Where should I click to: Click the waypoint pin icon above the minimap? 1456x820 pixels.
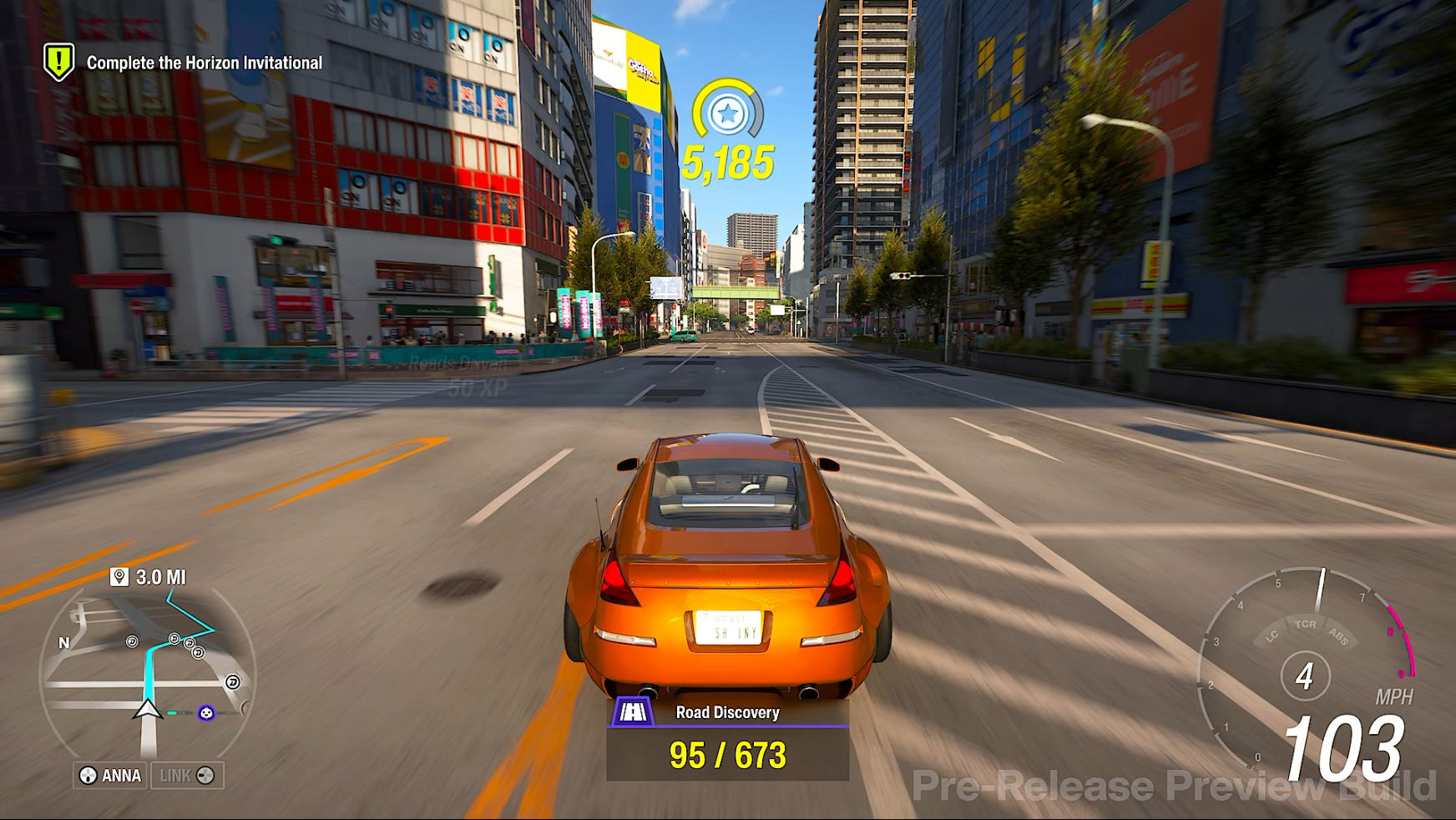119,576
